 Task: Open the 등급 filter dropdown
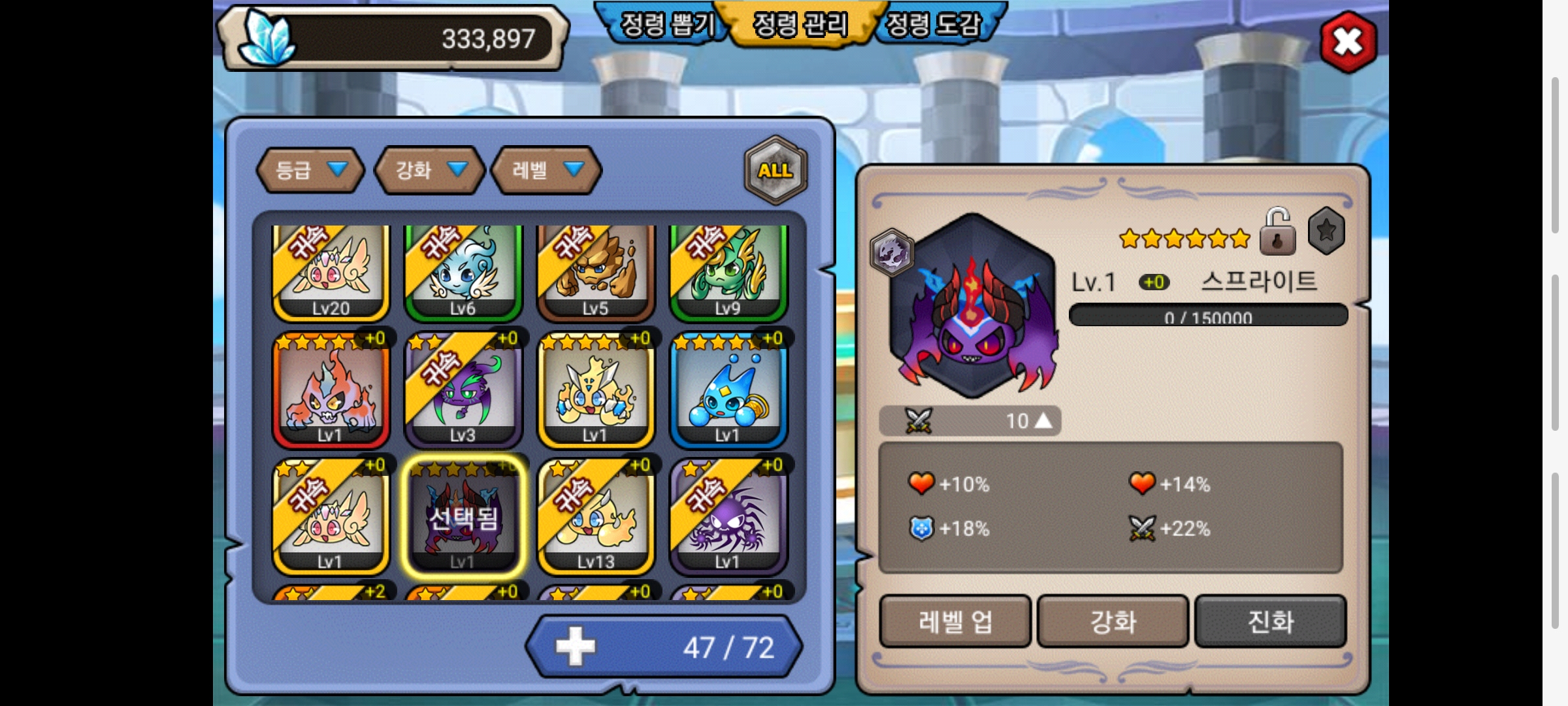coord(310,171)
